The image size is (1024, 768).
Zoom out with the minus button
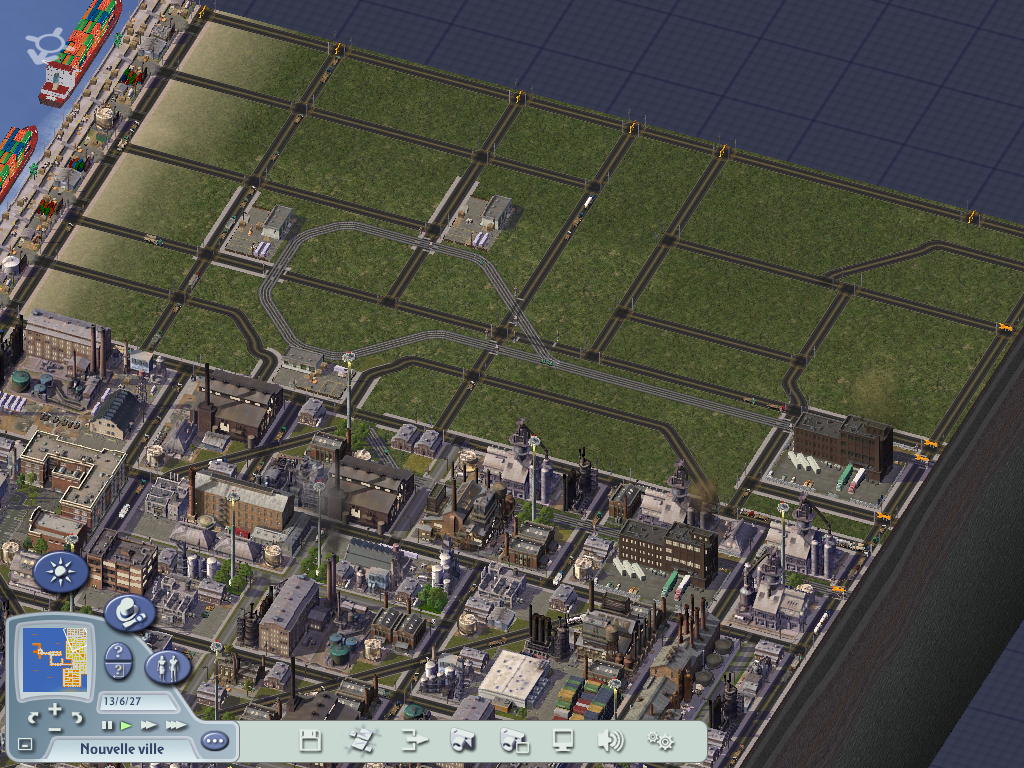[55, 727]
